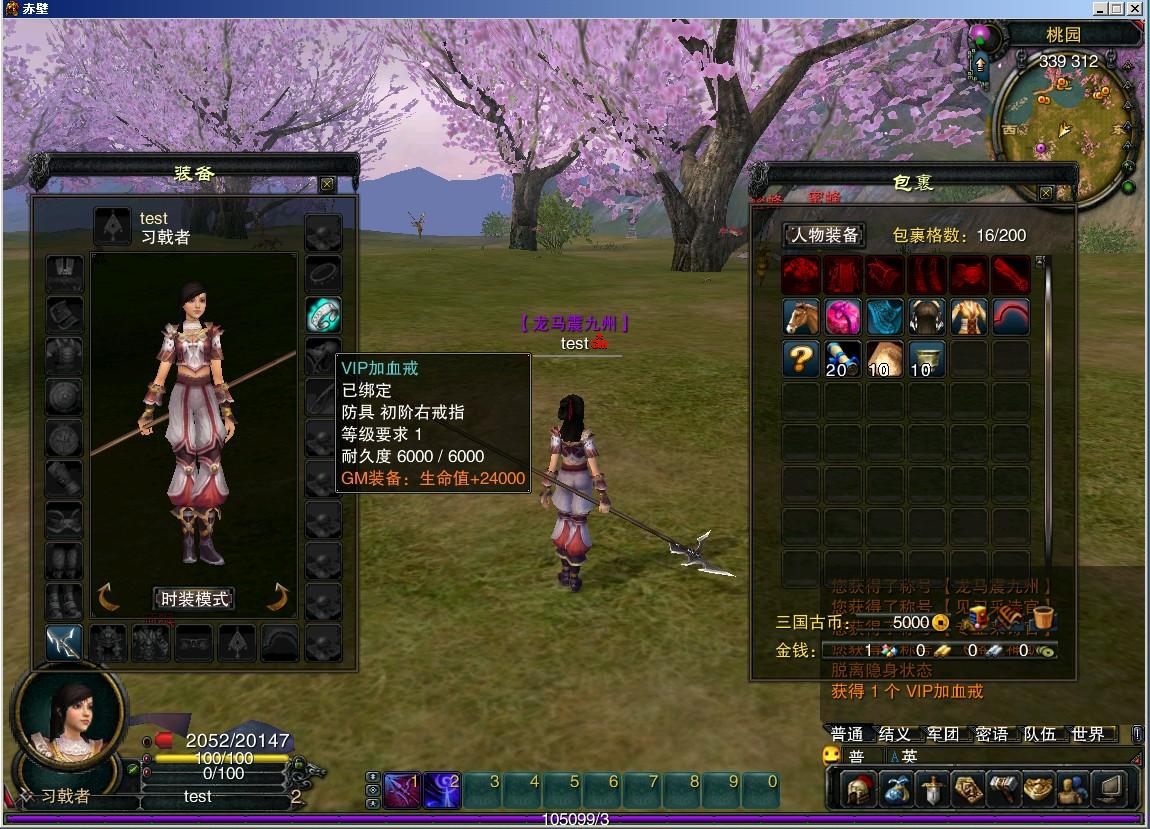
Task: Switch chat to the 队伍 channel tab
Action: 1040,734
